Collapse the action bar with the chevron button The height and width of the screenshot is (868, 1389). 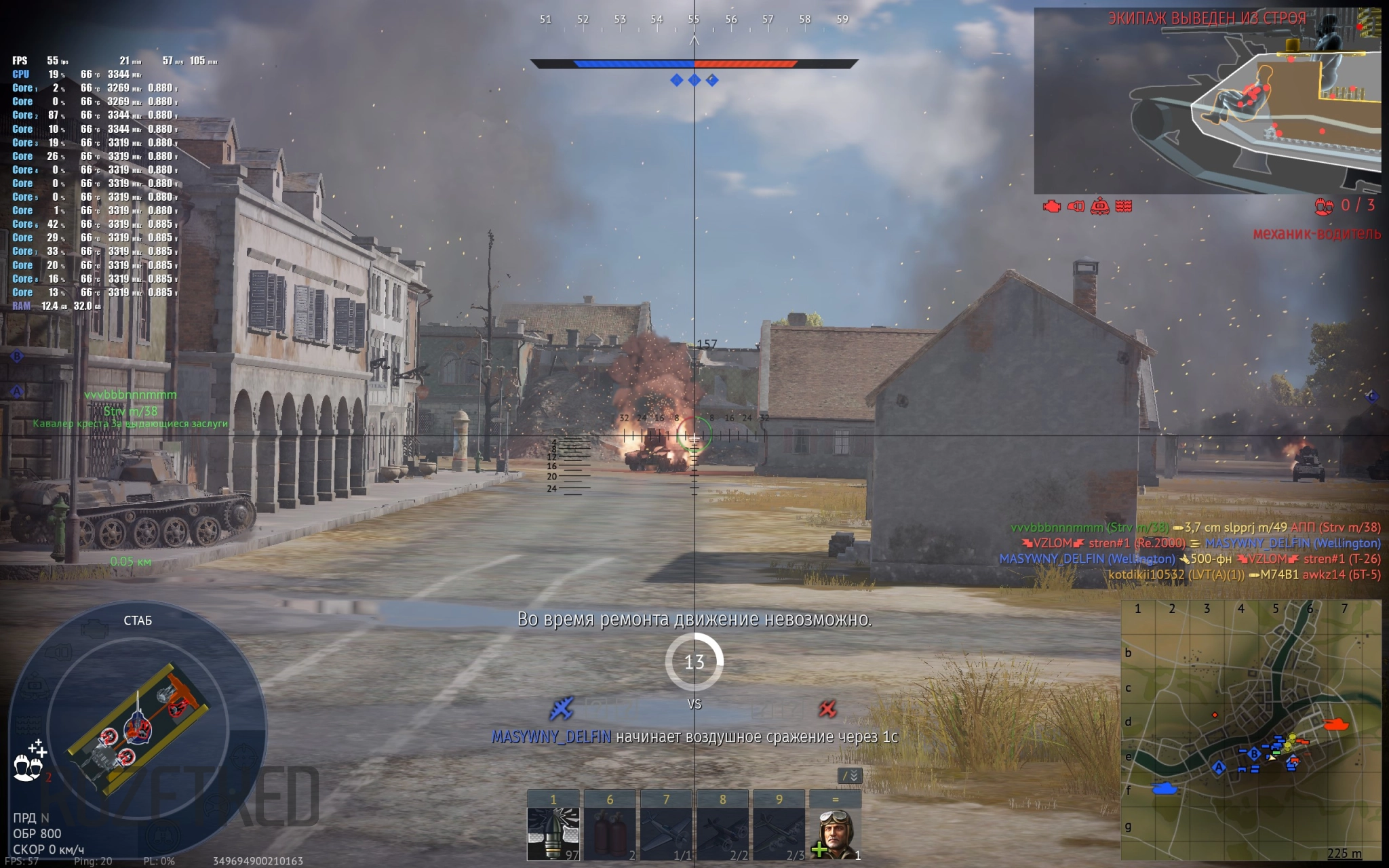click(850, 776)
